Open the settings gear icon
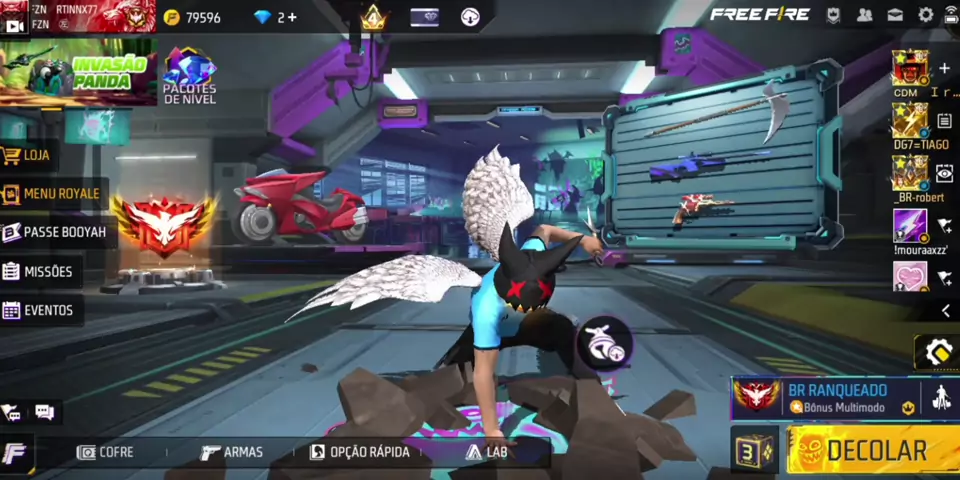The image size is (960, 480). (x=926, y=15)
